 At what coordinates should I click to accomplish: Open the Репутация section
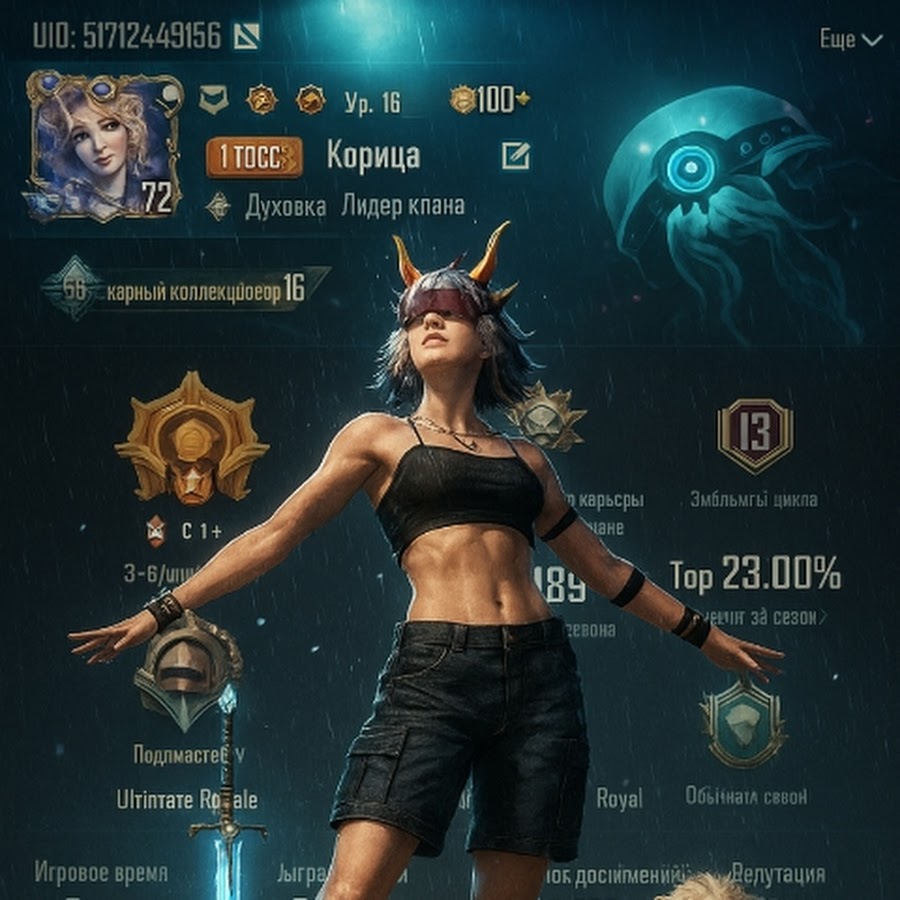778,874
